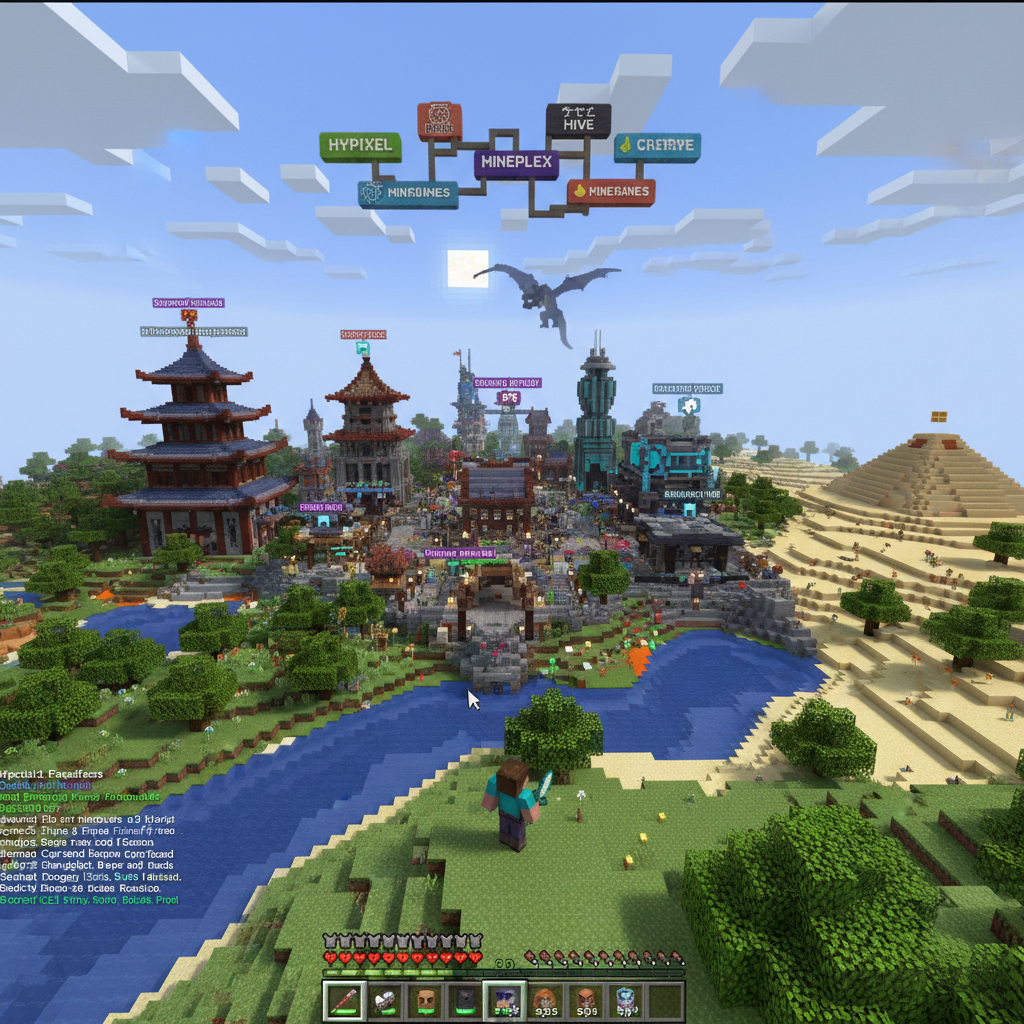Image resolution: width=1024 pixels, height=1024 pixels.
Task: Select the cyan diamond-colored item hotbar slot
Action: tap(624, 999)
